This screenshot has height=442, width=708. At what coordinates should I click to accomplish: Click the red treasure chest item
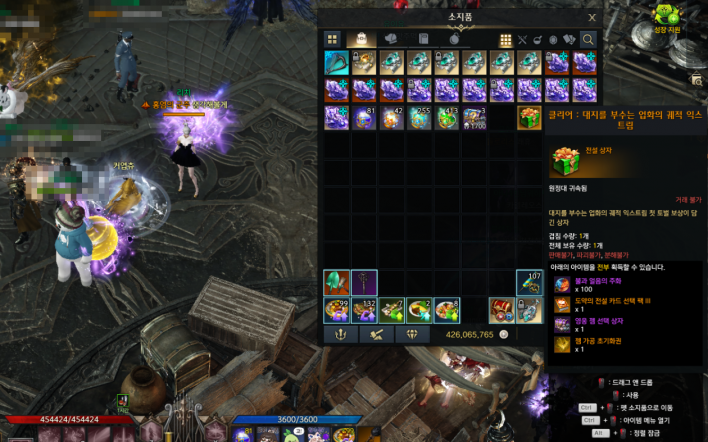(x=502, y=310)
